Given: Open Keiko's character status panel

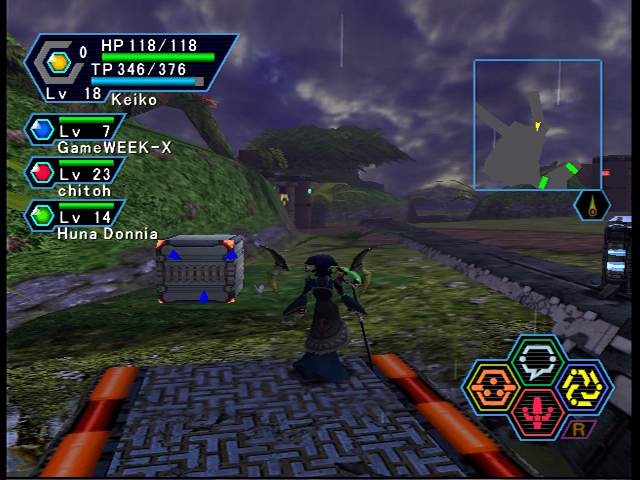Looking at the screenshot, I should click(x=130, y=67).
